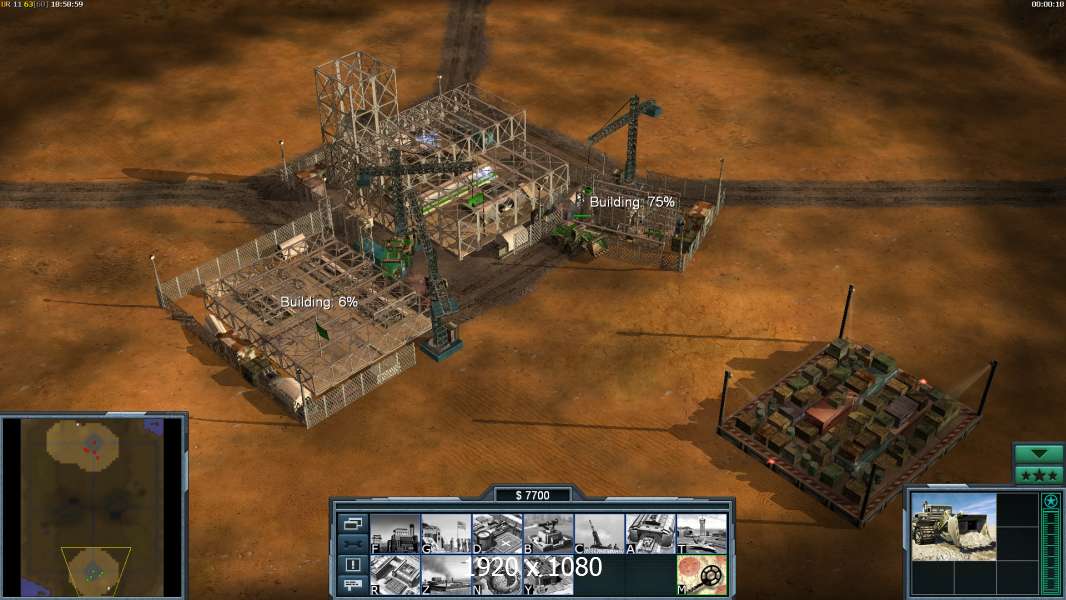The height and width of the screenshot is (600, 1066).
Task: Click the exclamation mark button in command bar
Action: [353, 565]
